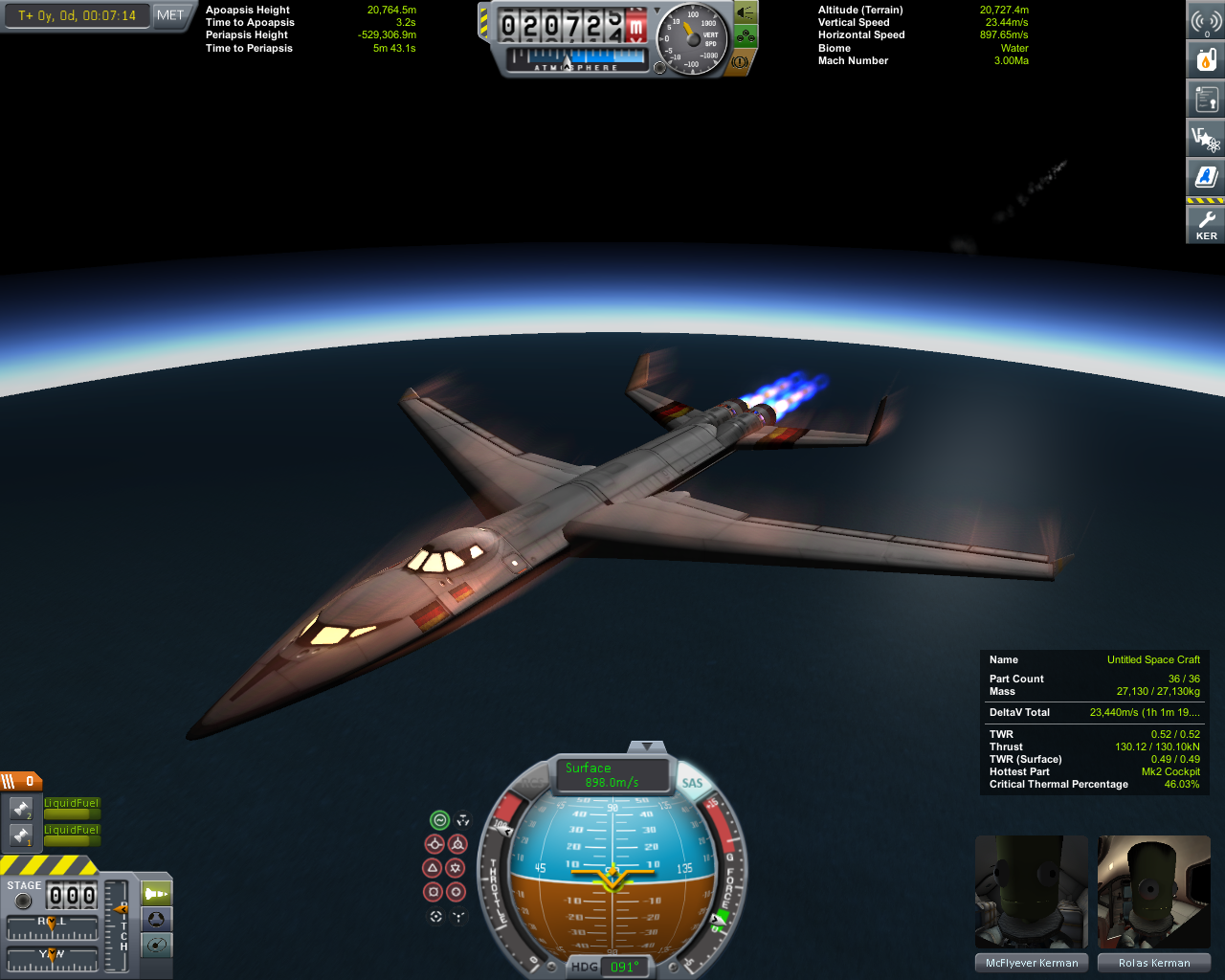Select stability assist SAS mode

pos(439,820)
